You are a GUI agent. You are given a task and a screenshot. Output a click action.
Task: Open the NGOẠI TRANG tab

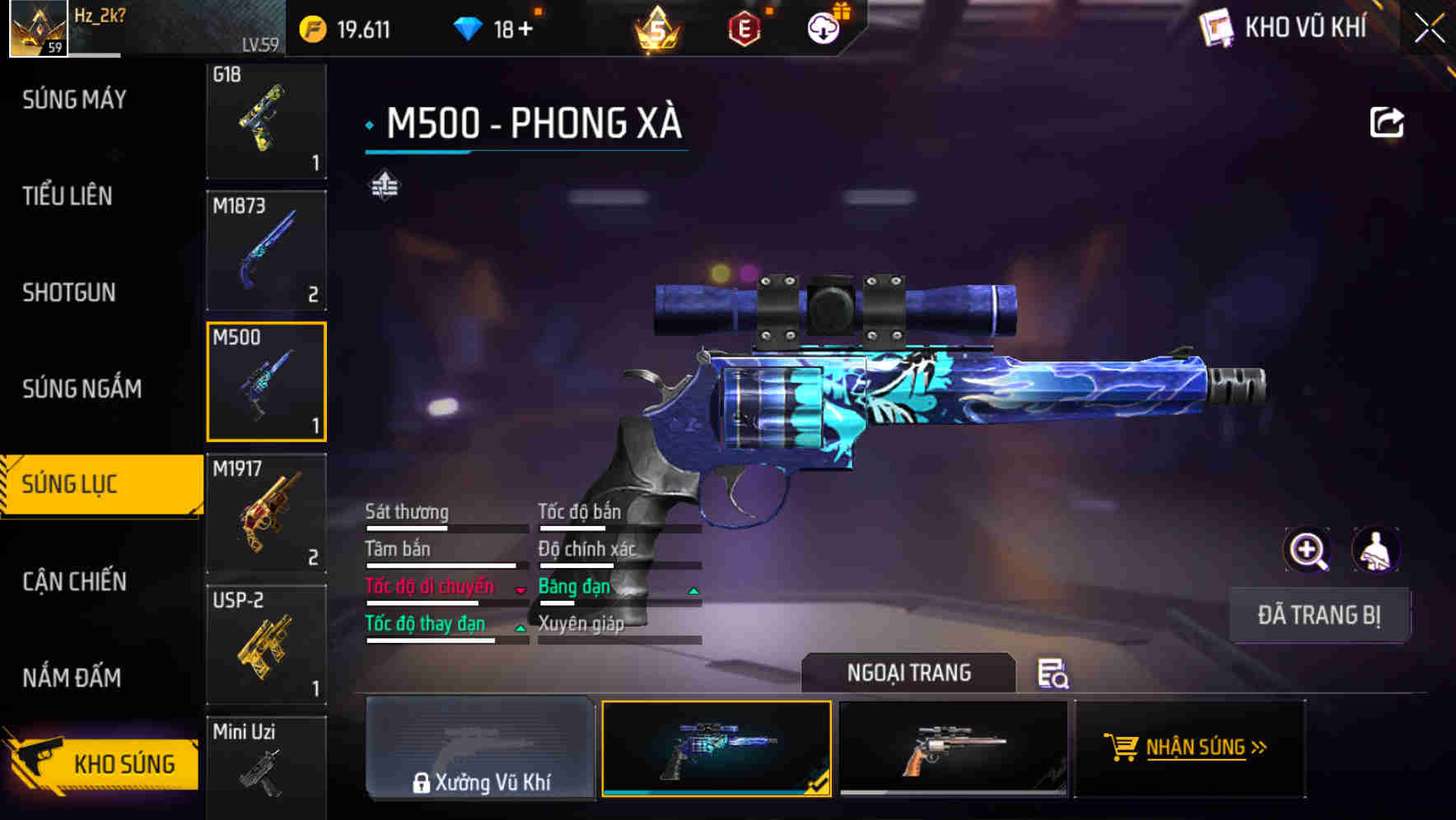tap(908, 673)
